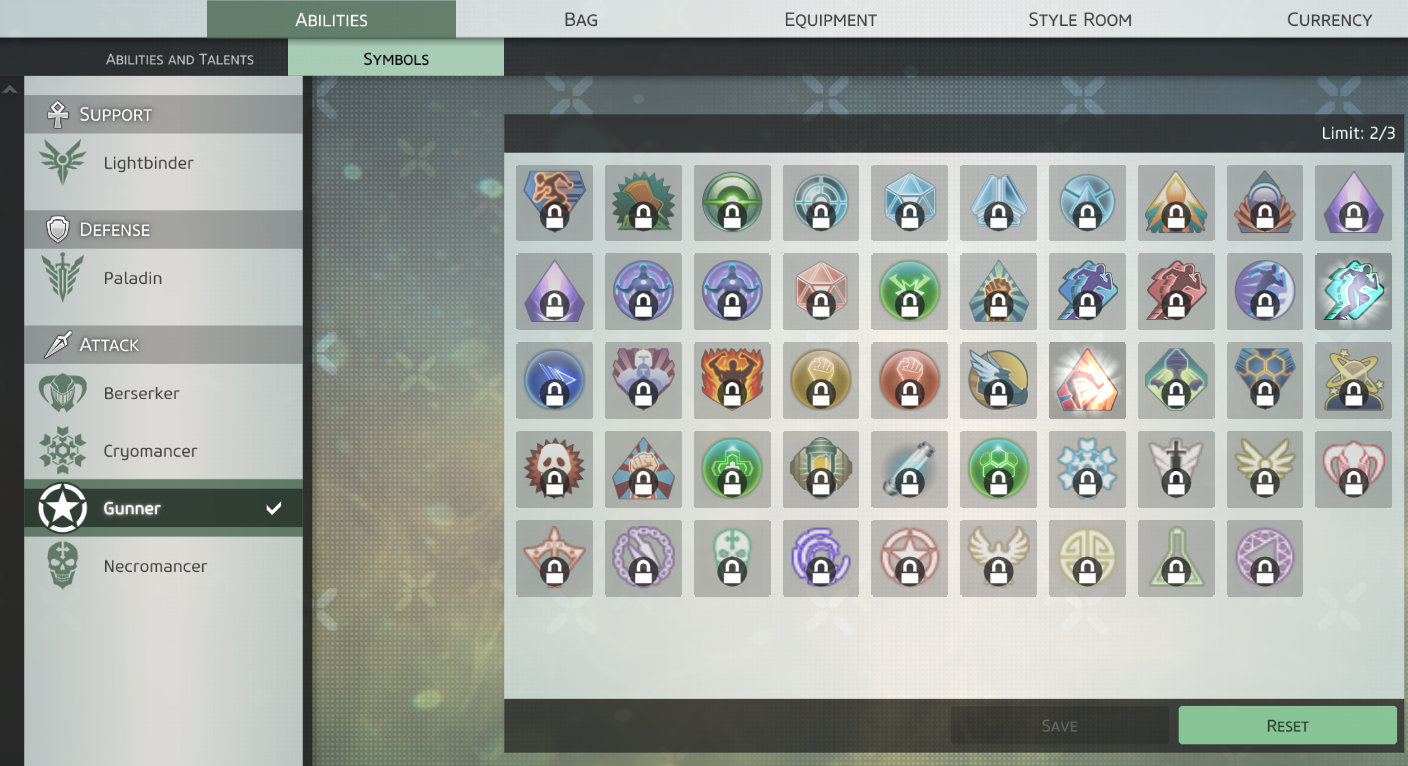Switch to the Equipment tab
Image resolution: width=1408 pixels, height=766 pixels.
click(x=829, y=19)
